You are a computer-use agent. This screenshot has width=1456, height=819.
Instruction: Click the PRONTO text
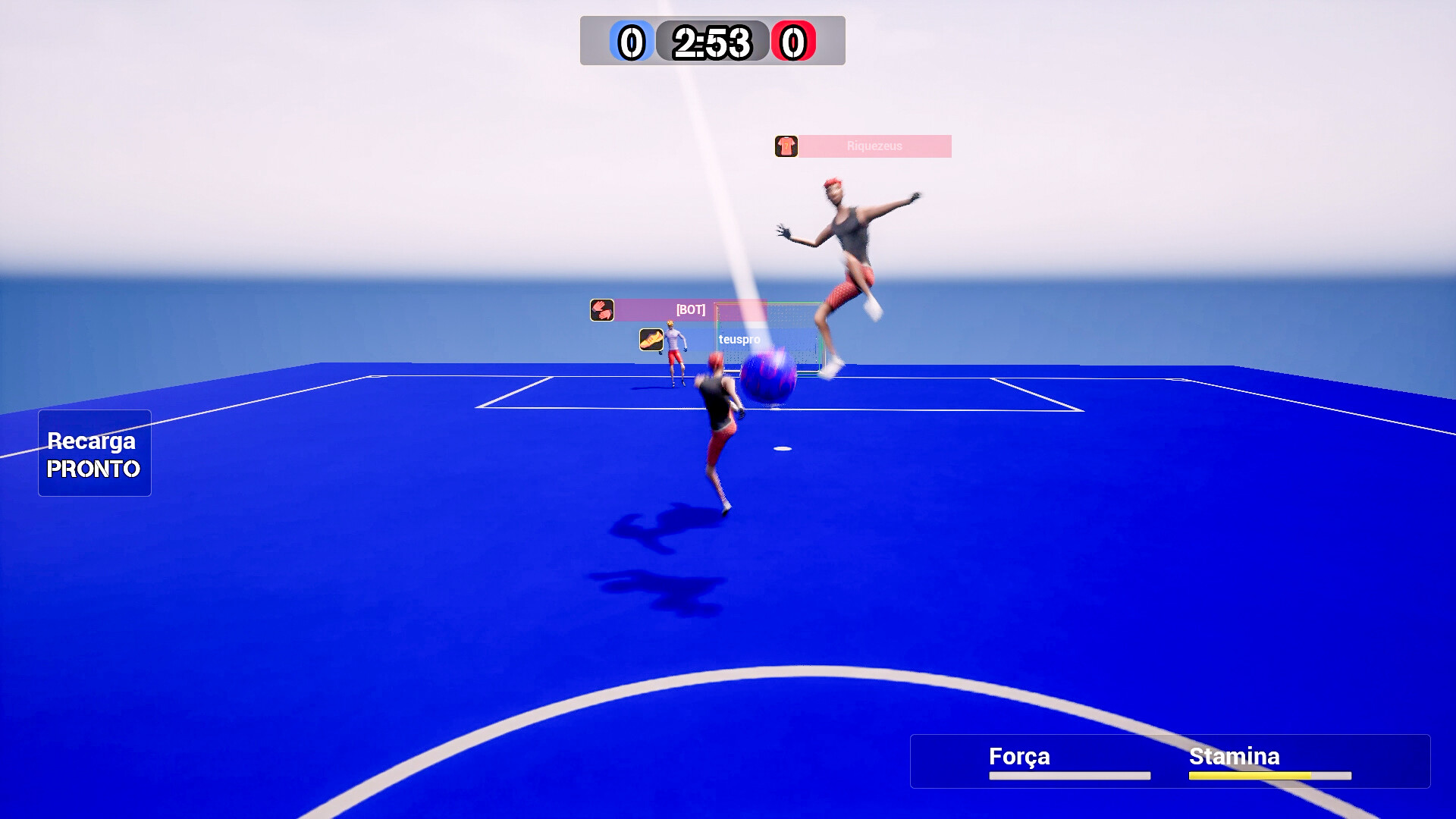tap(93, 470)
